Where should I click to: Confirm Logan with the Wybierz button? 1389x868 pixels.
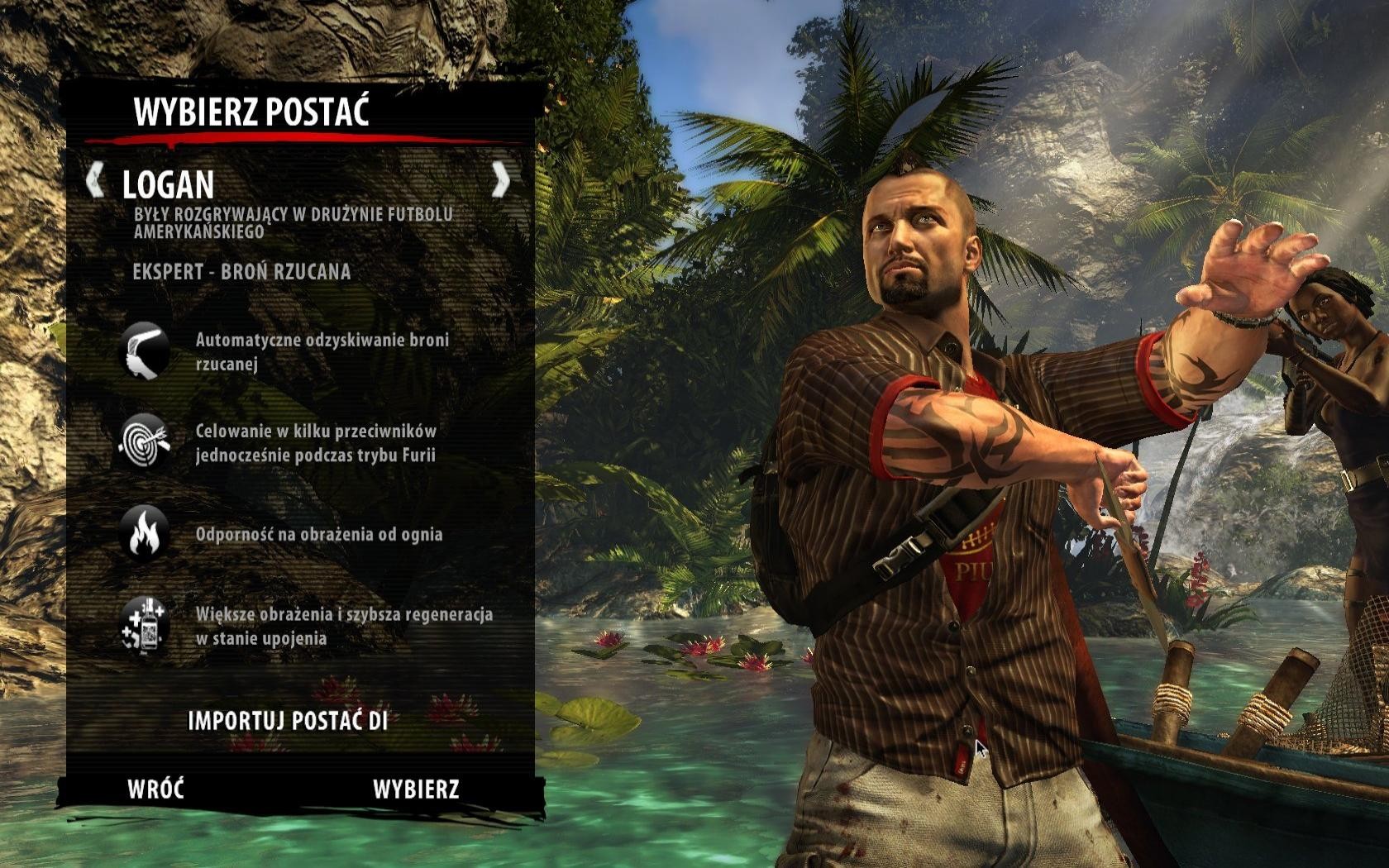[x=416, y=789]
